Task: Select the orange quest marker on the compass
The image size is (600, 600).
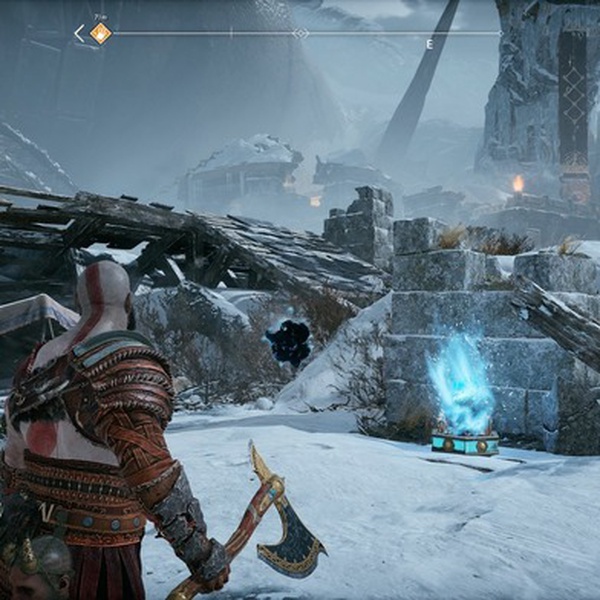Action: pyautogui.click(x=101, y=33)
